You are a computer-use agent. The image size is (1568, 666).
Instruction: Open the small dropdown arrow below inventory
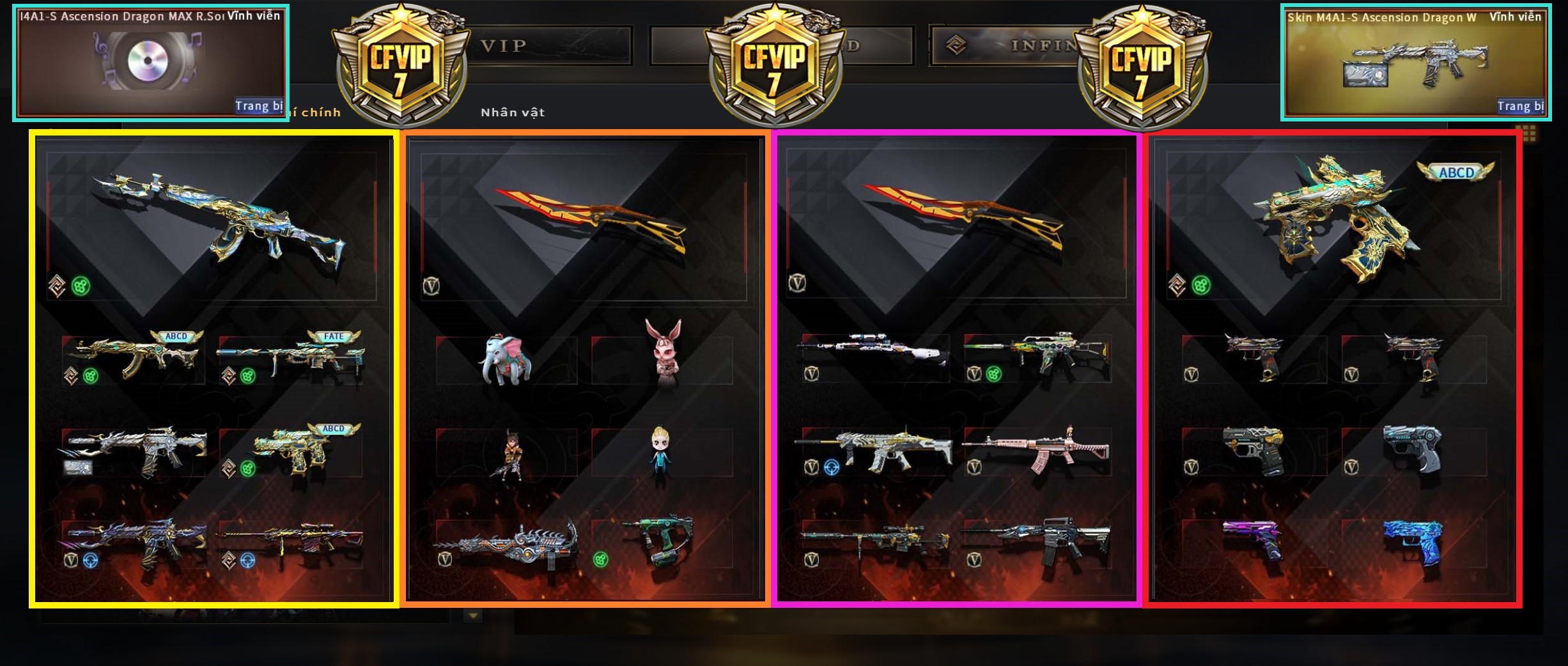473,616
